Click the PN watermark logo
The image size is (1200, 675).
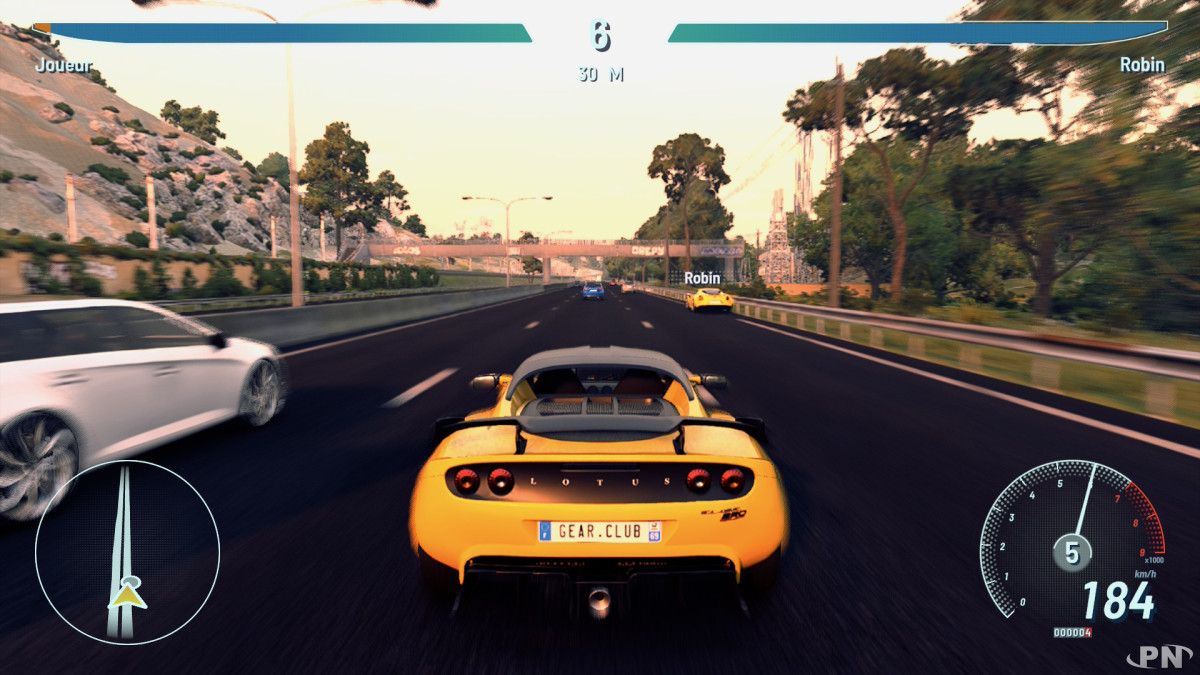1158,656
